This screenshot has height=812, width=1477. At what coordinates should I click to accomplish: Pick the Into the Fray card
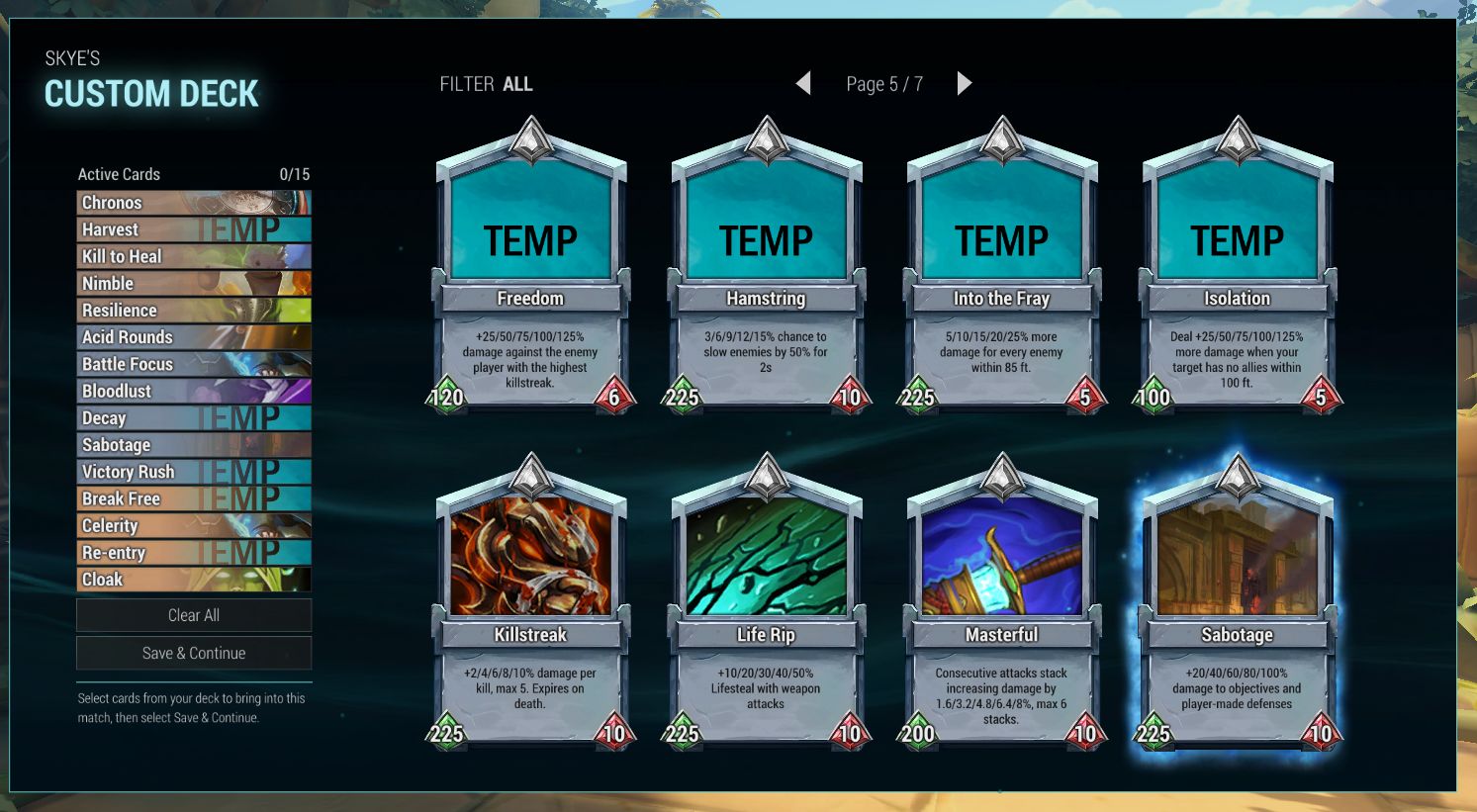click(x=1002, y=267)
